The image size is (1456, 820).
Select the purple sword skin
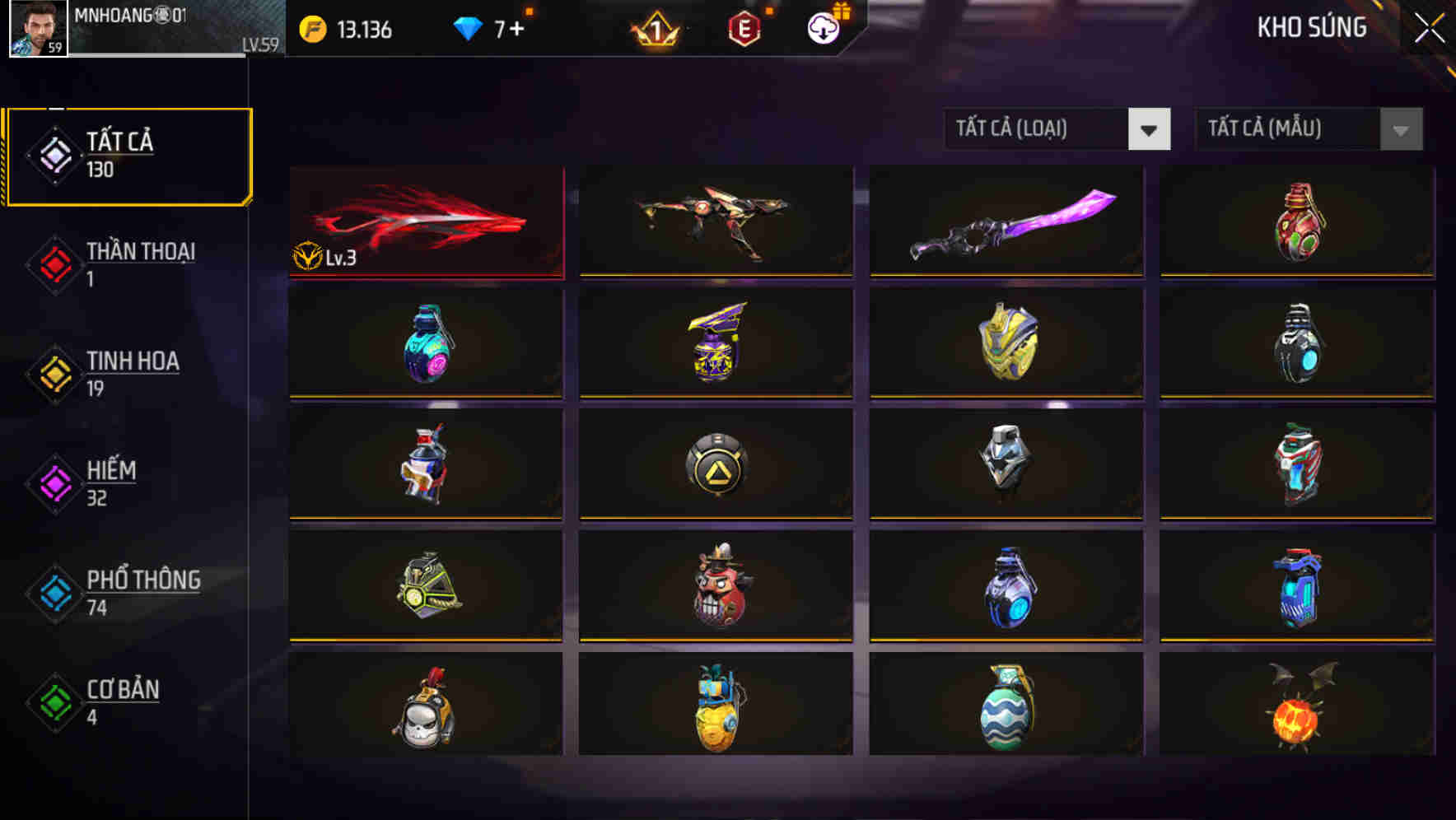coord(1005,221)
